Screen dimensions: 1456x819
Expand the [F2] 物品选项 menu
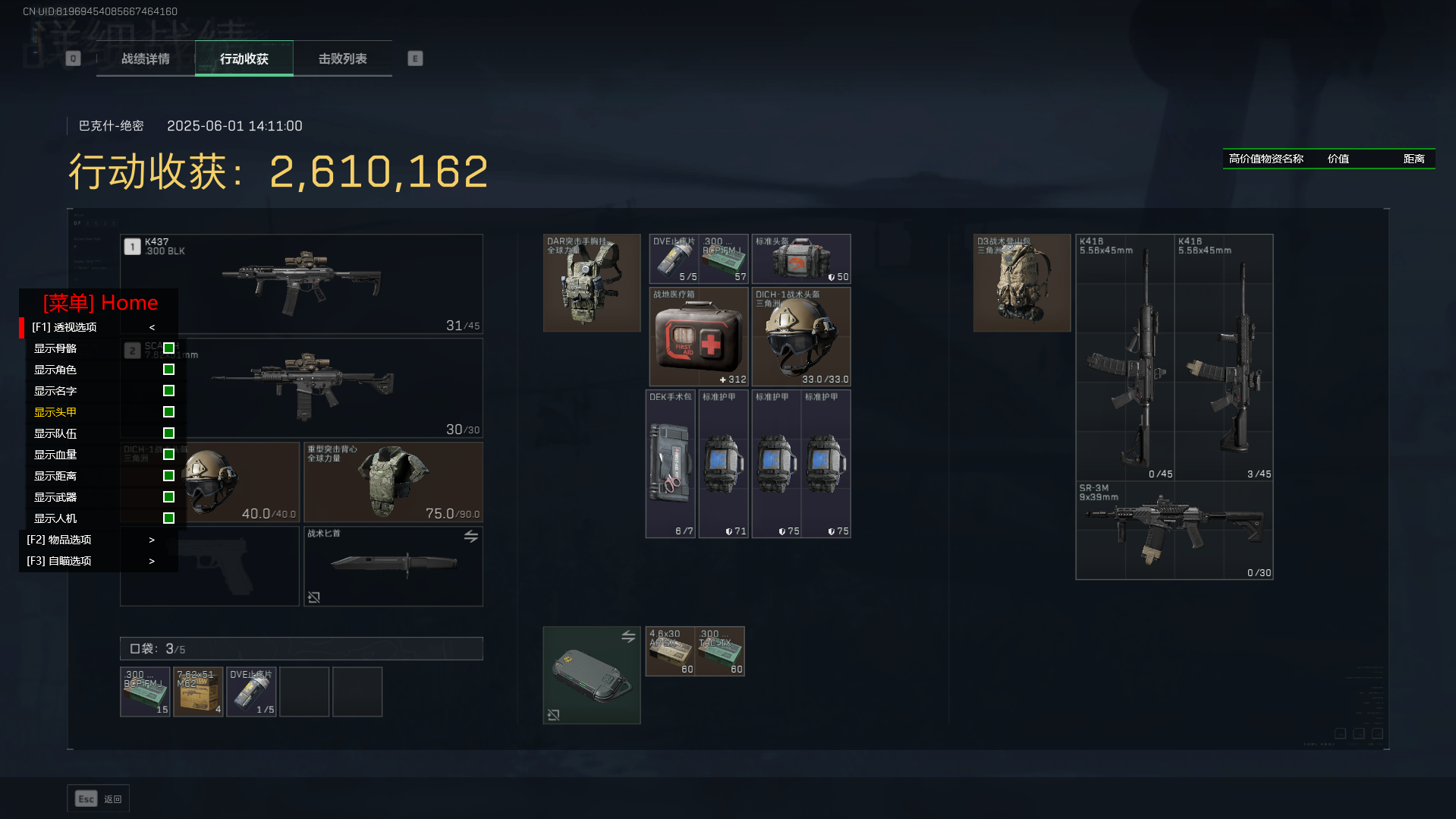[x=91, y=540]
